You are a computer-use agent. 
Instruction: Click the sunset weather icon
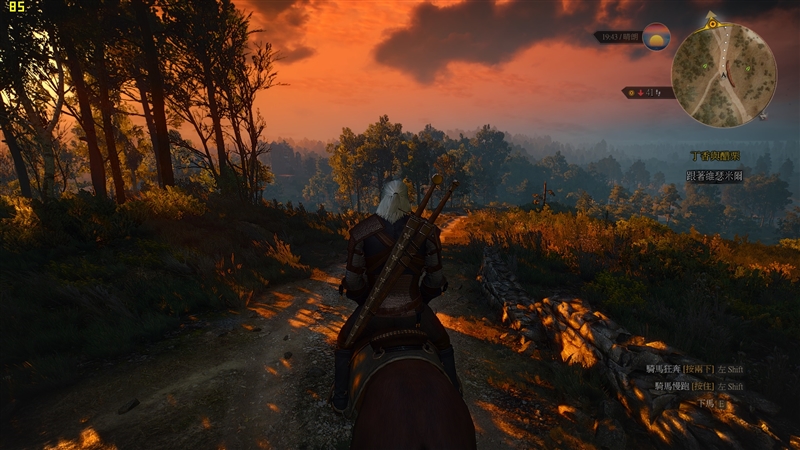pos(656,37)
